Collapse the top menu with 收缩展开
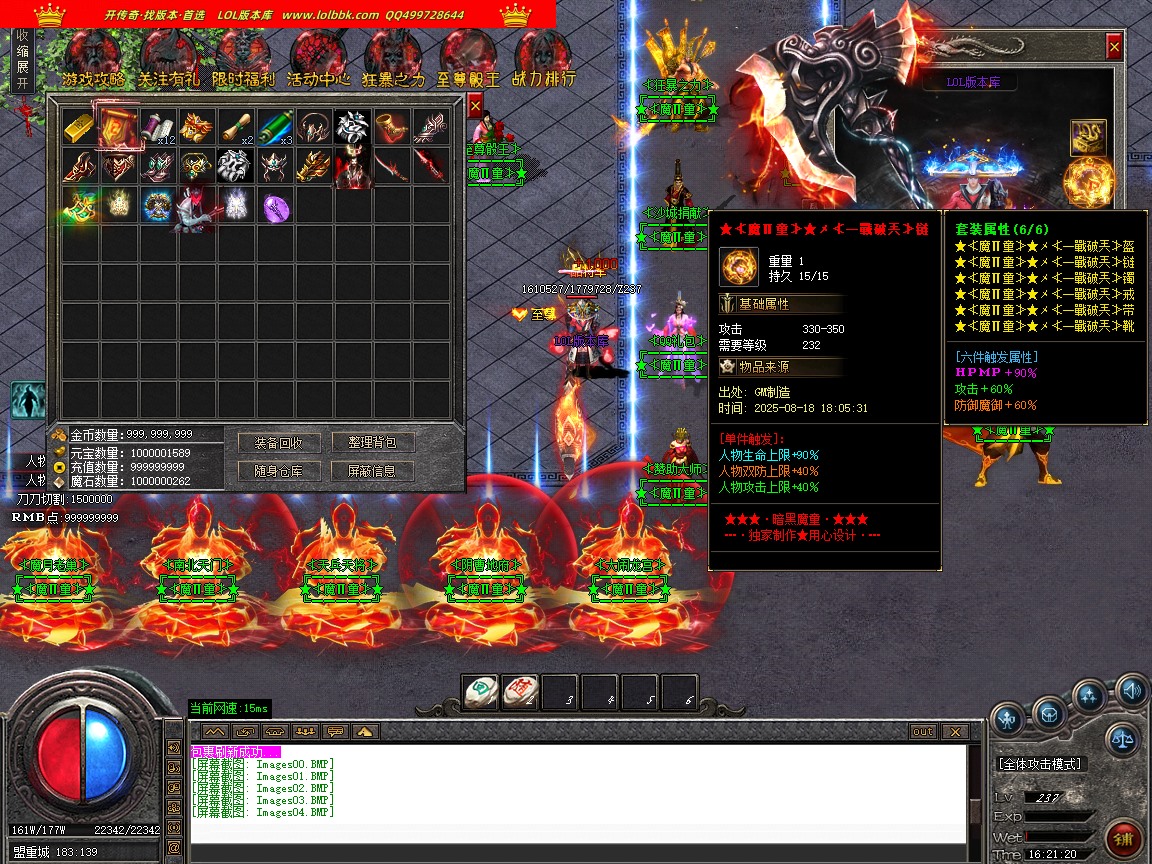The width and height of the screenshot is (1152, 864). point(23,60)
